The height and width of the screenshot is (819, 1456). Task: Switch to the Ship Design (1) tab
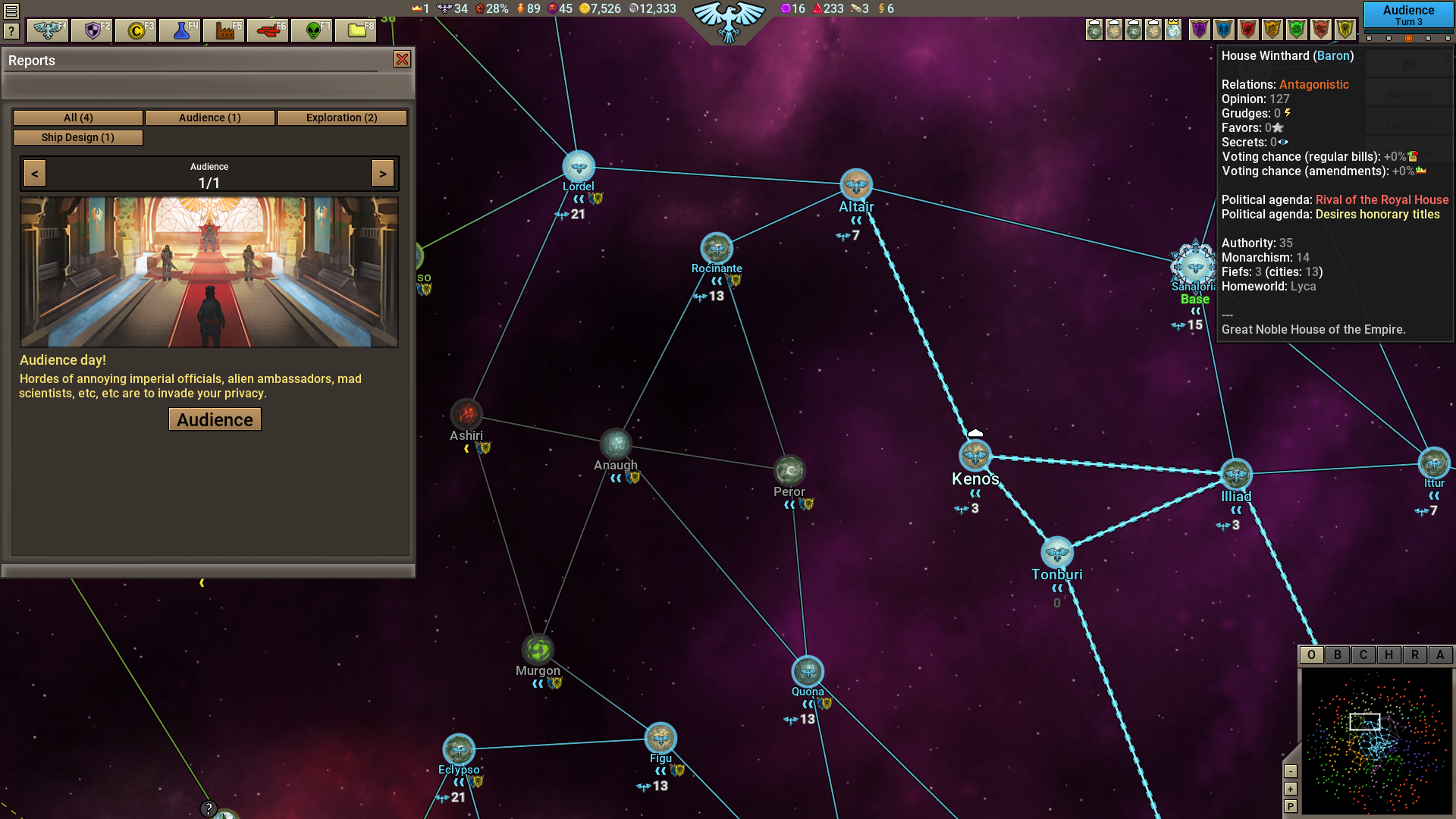point(78,137)
